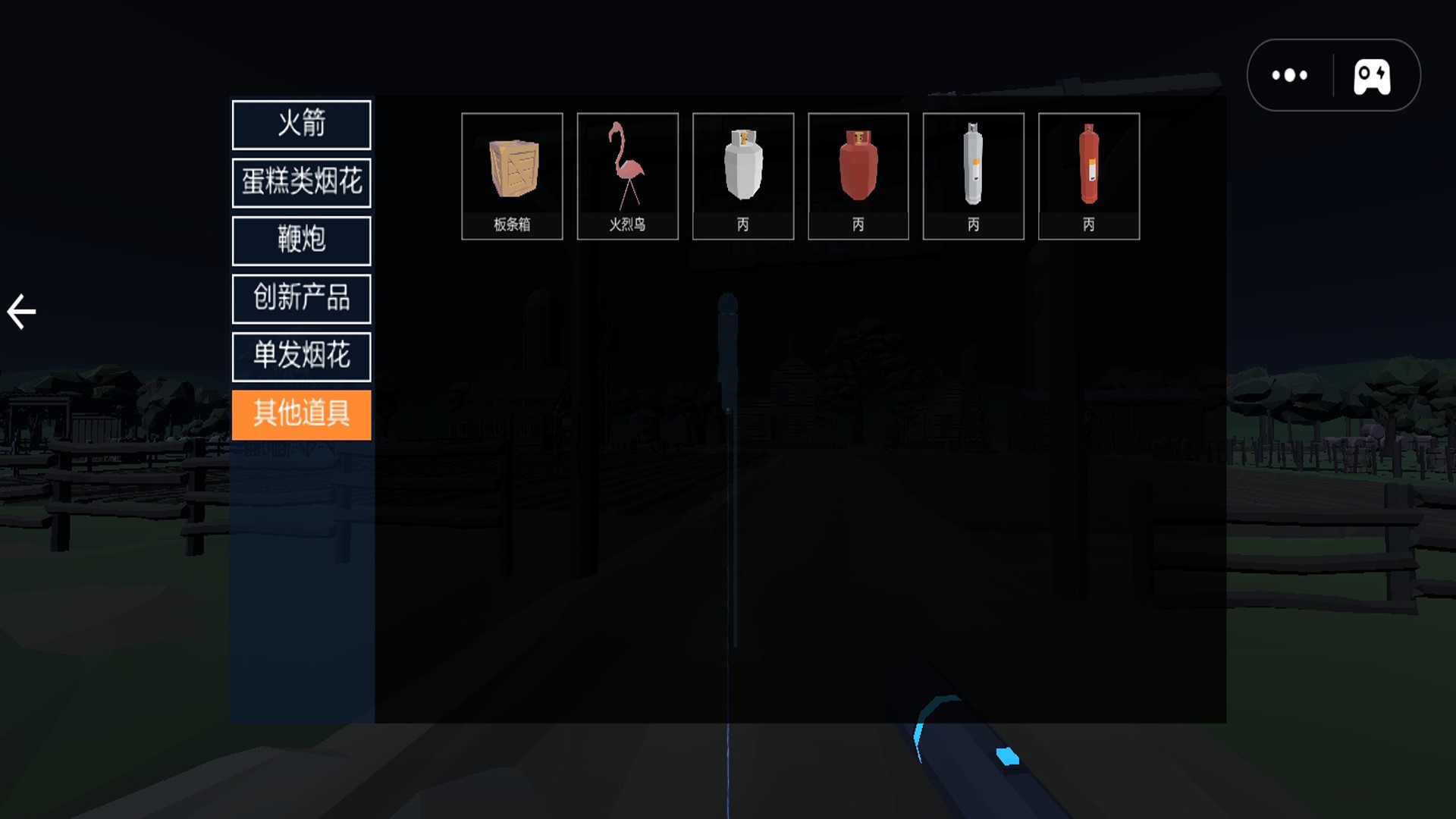Choose the short white propane tank

click(742, 176)
